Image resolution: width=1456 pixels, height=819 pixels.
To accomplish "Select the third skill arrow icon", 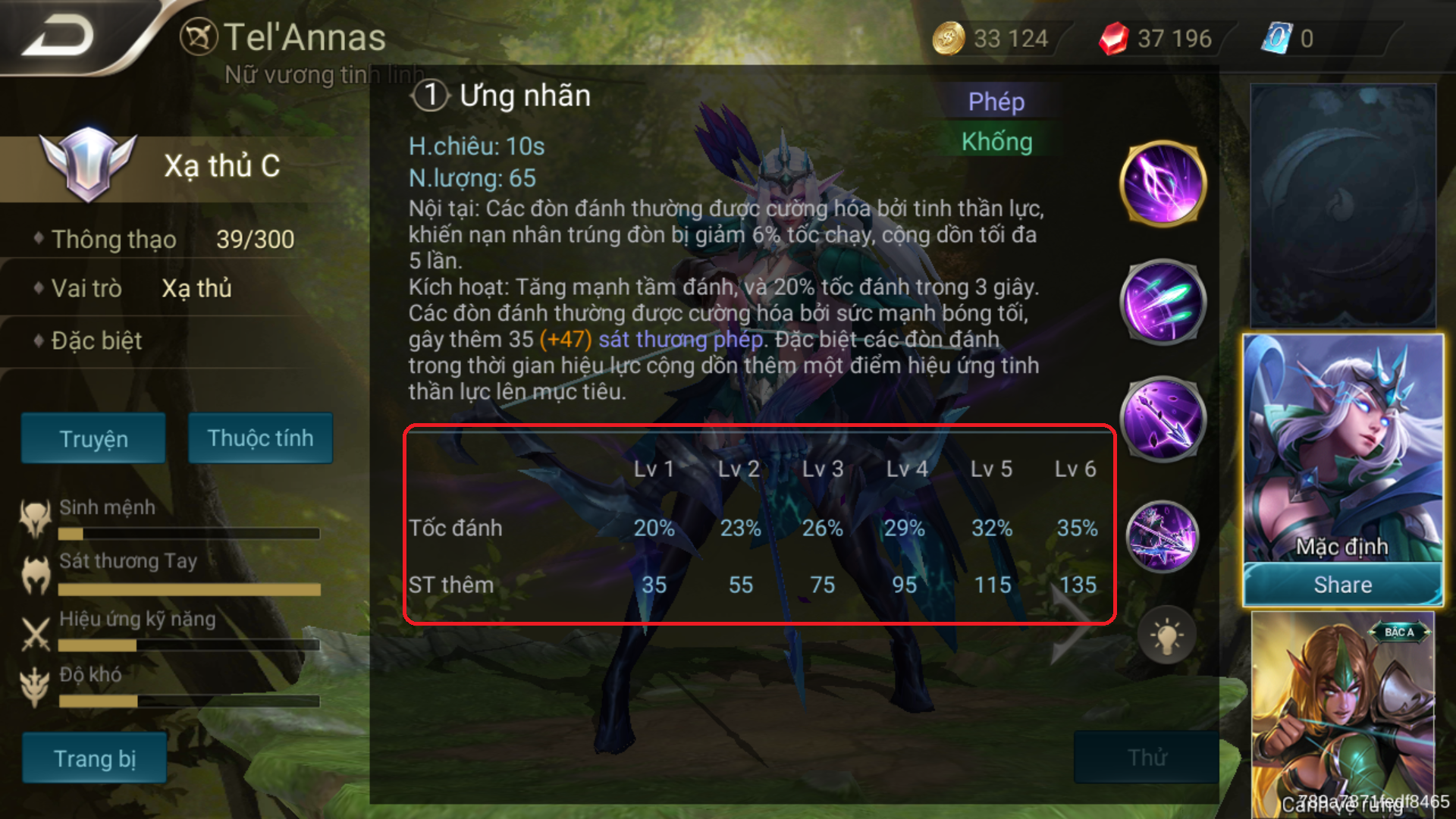I will pyautogui.click(x=1163, y=419).
